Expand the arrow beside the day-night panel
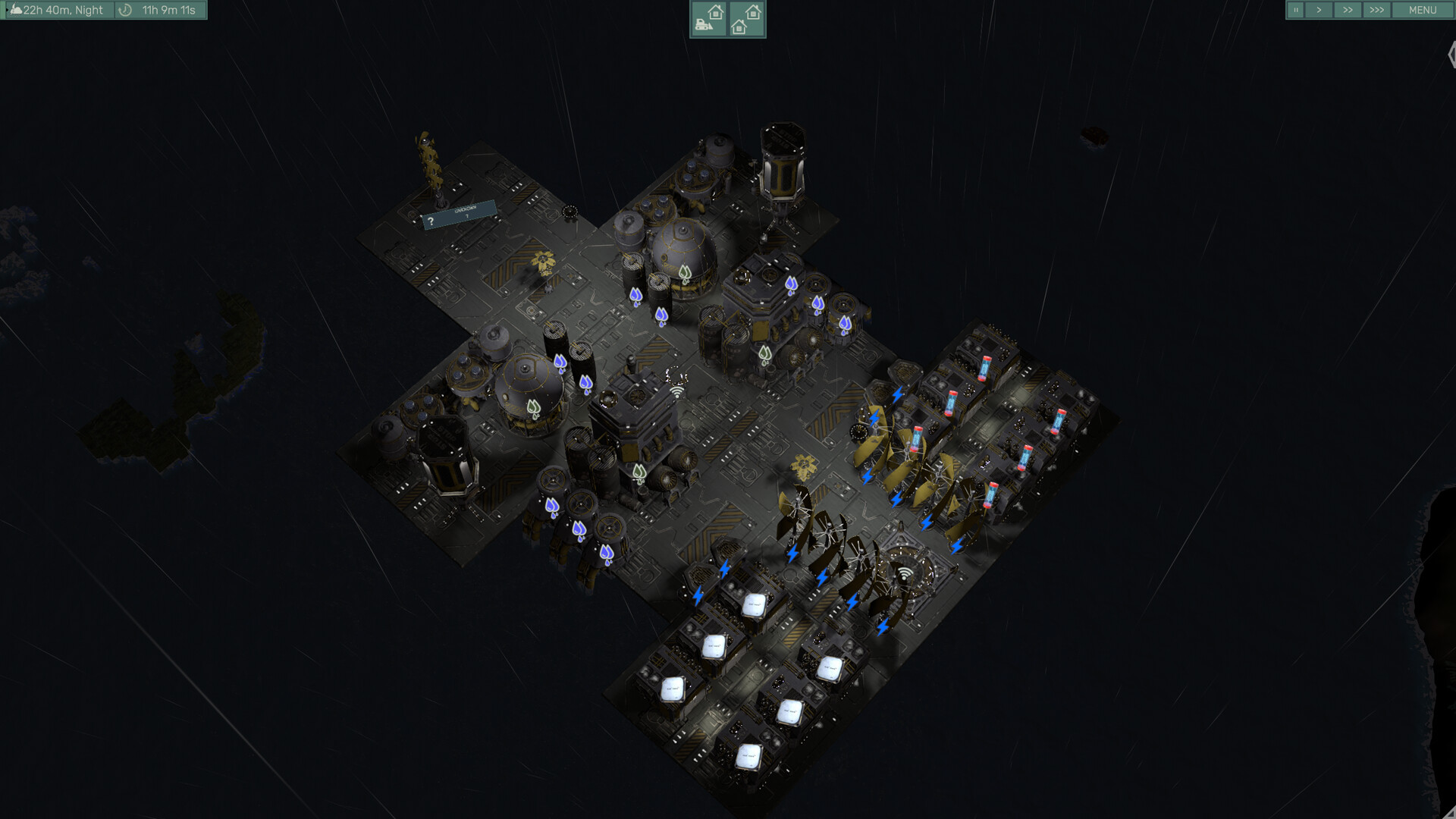 7,11
